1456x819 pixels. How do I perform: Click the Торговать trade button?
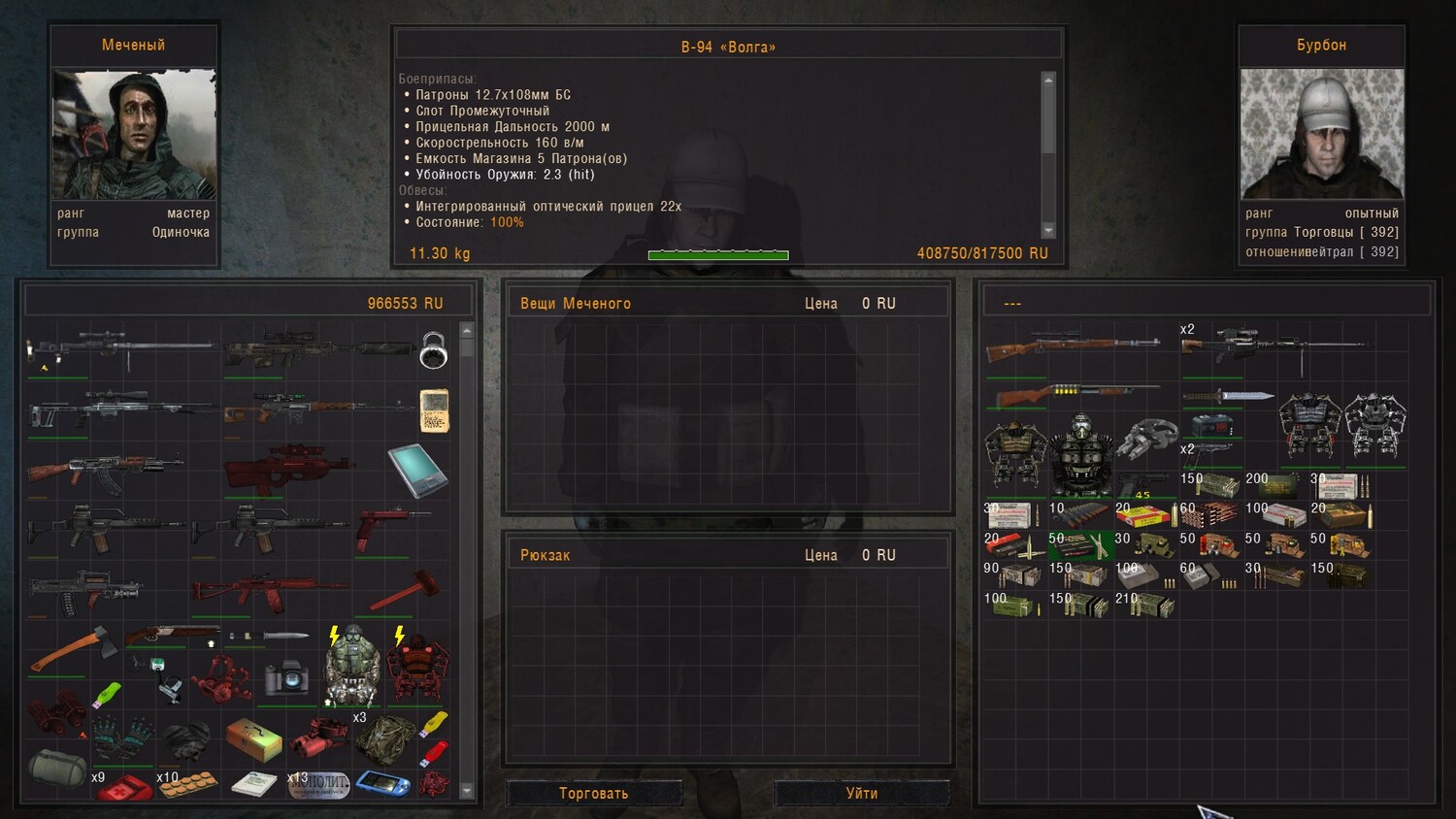[593, 793]
